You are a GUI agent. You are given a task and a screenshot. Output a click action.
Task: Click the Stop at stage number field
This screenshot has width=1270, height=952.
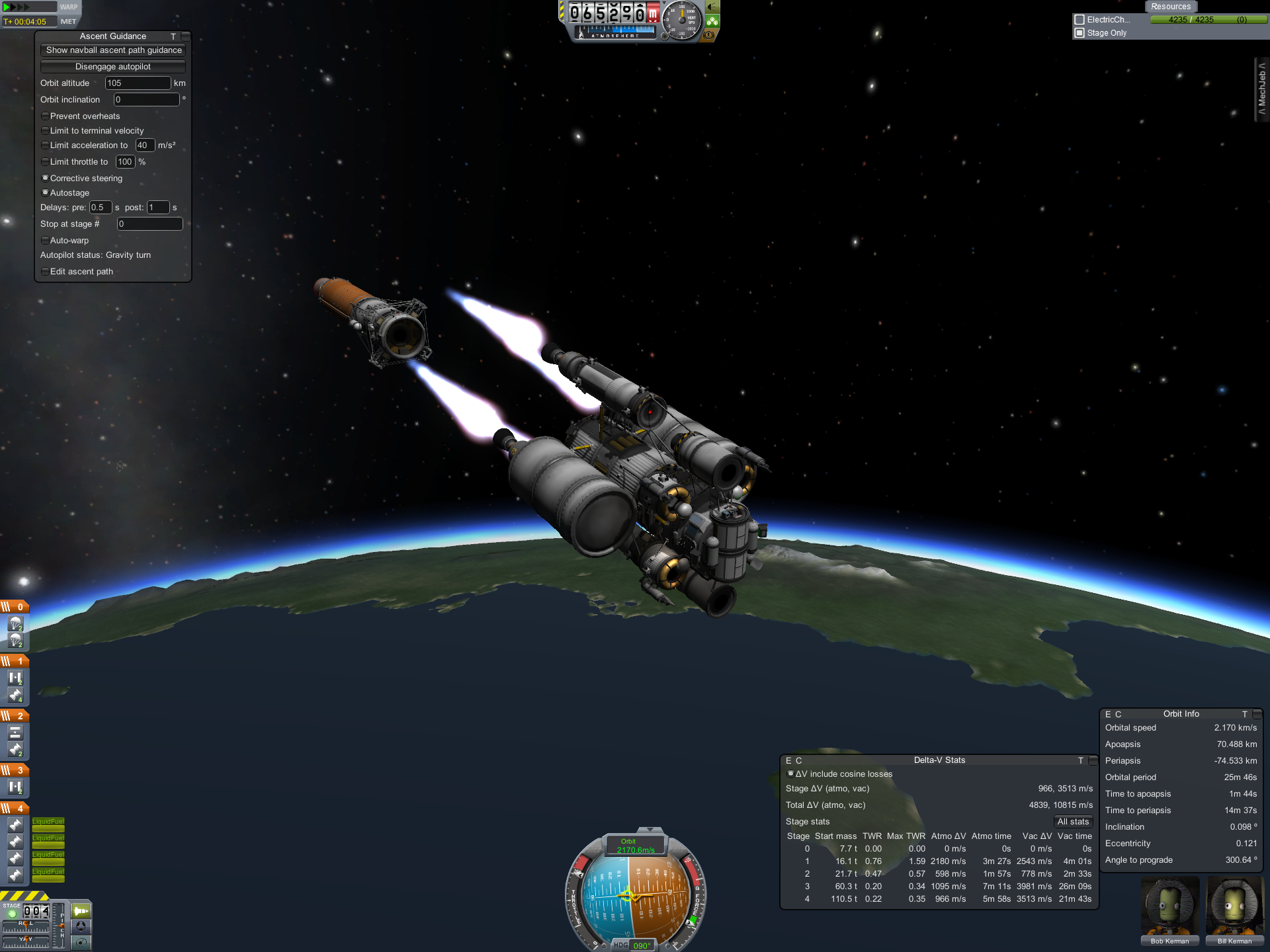(x=149, y=224)
